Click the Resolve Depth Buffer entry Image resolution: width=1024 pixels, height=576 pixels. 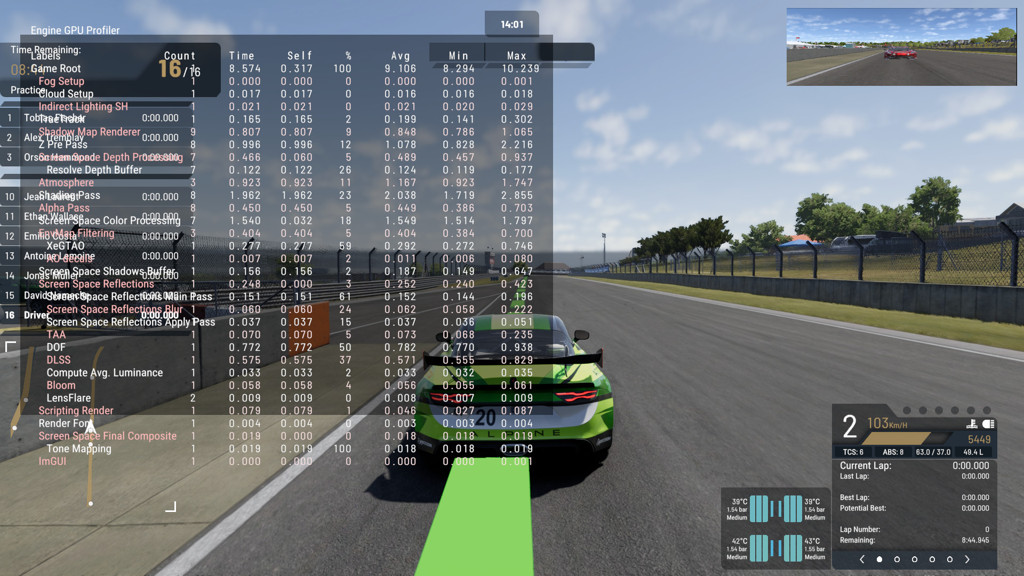tap(94, 170)
